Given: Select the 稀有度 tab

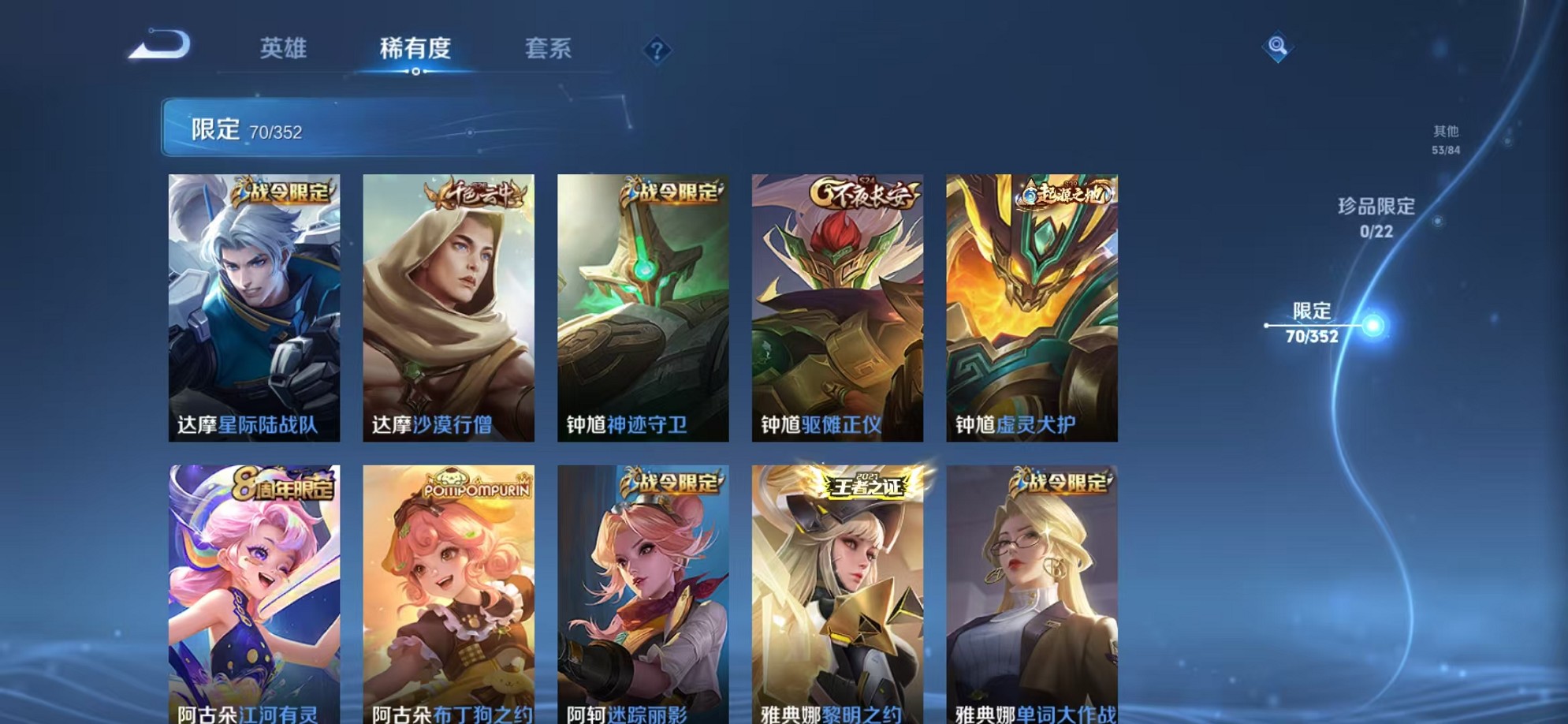Looking at the screenshot, I should click(x=415, y=49).
